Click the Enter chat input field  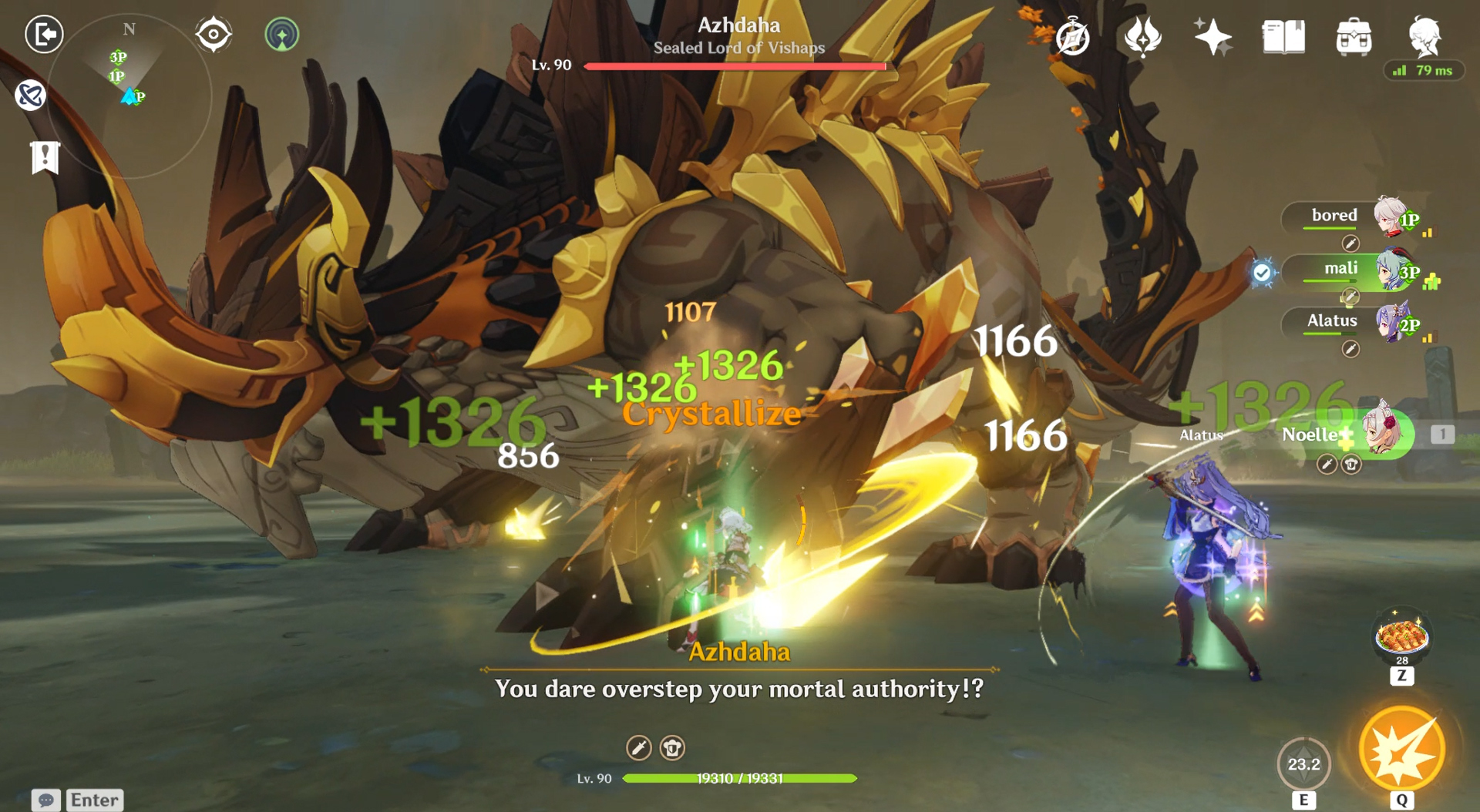click(x=94, y=800)
